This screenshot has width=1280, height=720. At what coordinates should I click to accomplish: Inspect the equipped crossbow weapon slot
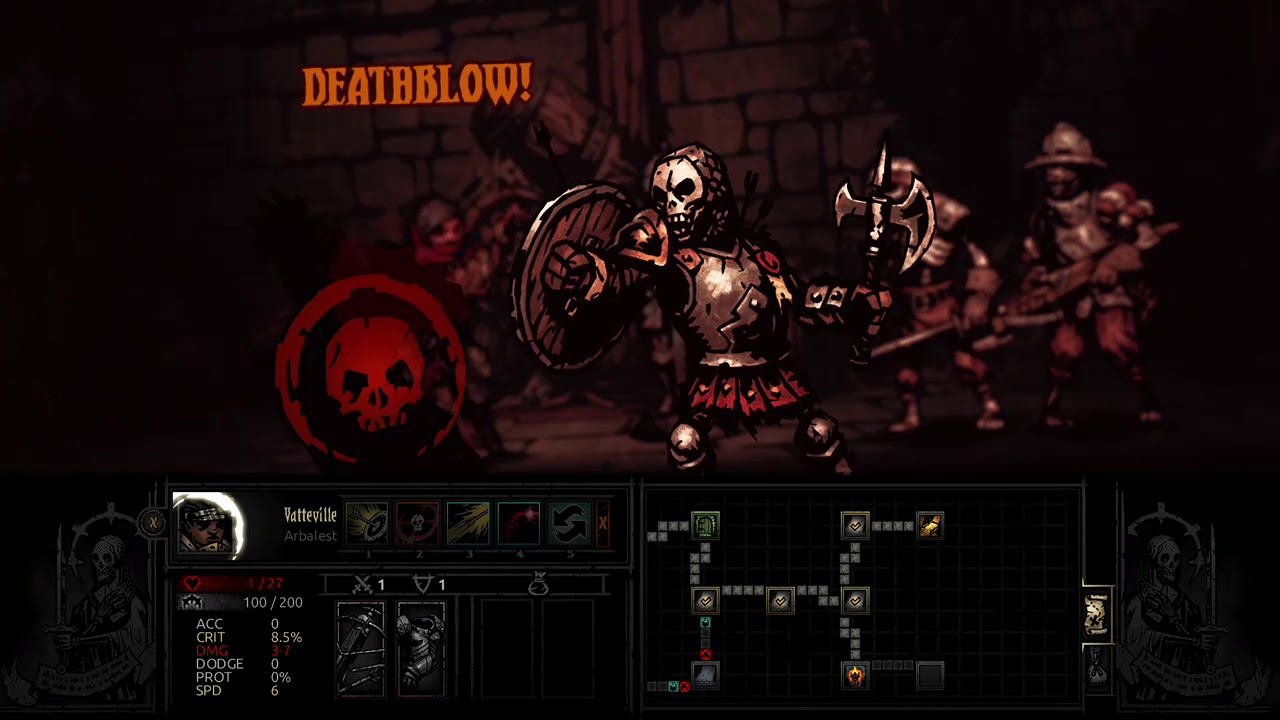click(360, 648)
